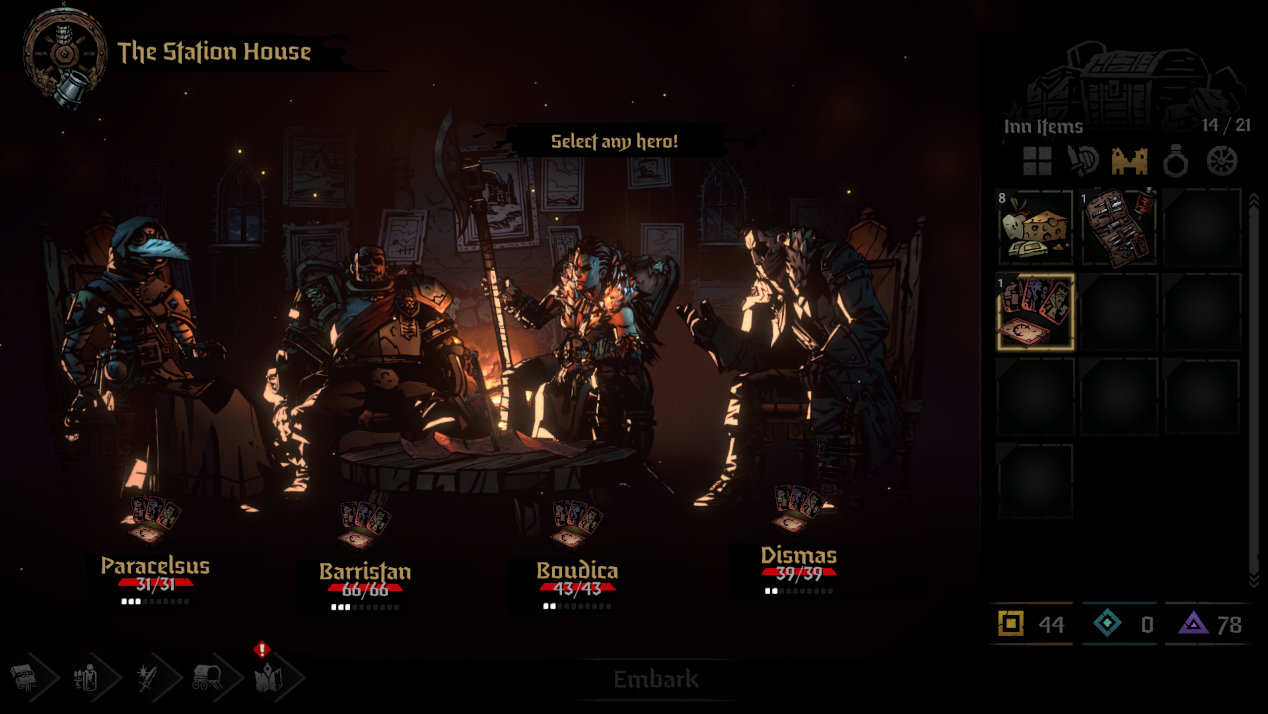The height and width of the screenshot is (714, 1268).
Task: Open the route map step with alert
Action: click(268, 678)
